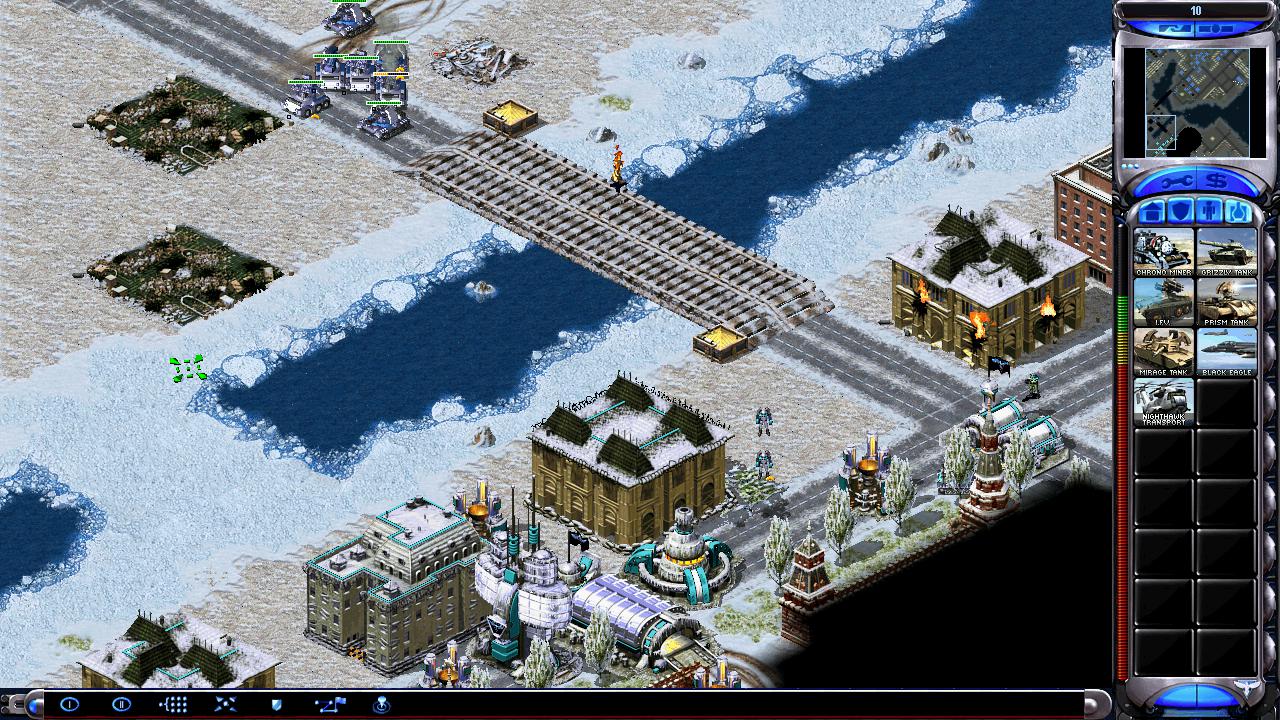Switch to the vehicles build tab

(x=1239, y=212)
